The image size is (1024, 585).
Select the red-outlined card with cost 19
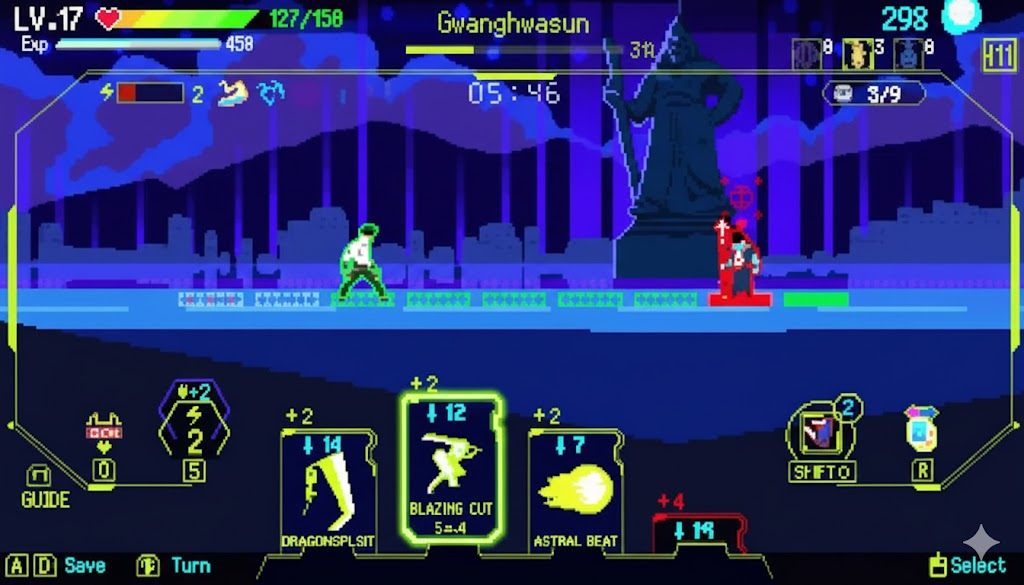pyautogui.click(x=699, y=532)
